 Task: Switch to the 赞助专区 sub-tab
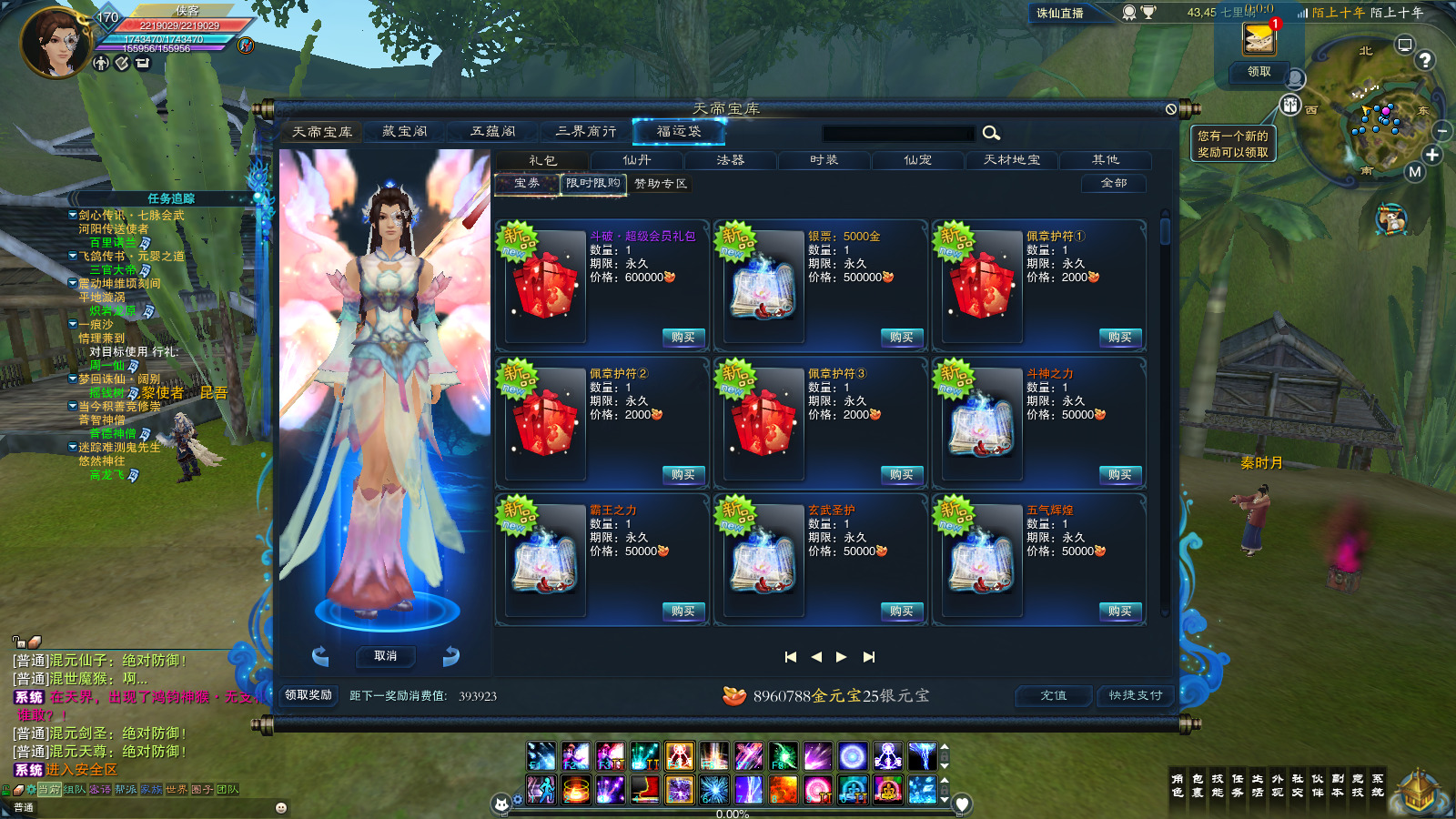click(661, 184)
